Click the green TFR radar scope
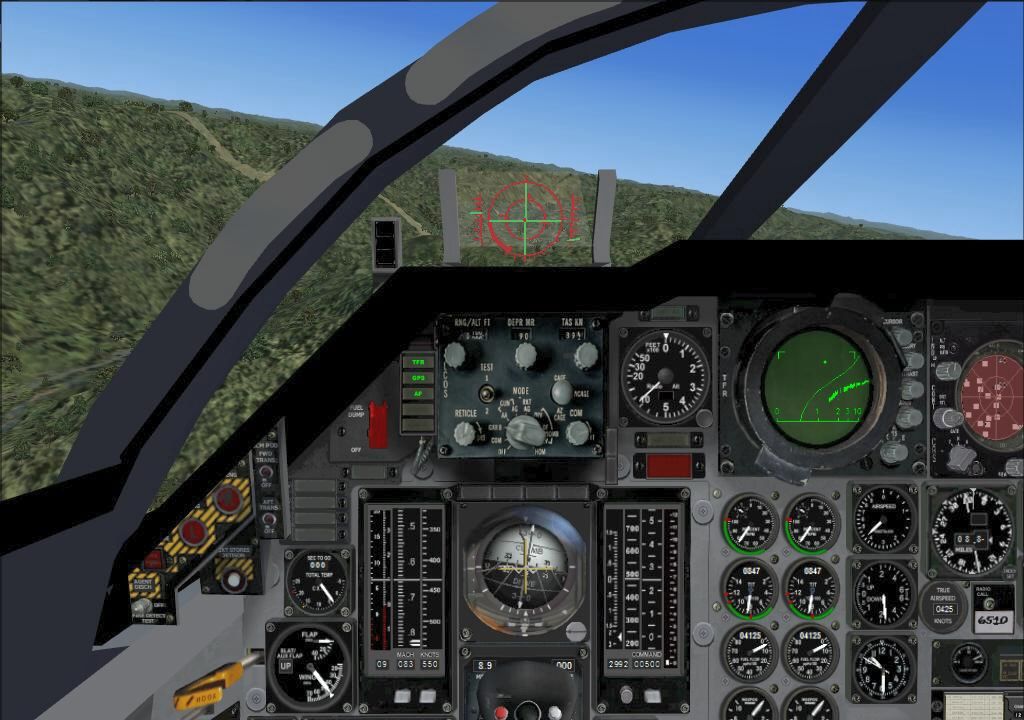This screenshot has width=1024, height=720. pos(815,387)
